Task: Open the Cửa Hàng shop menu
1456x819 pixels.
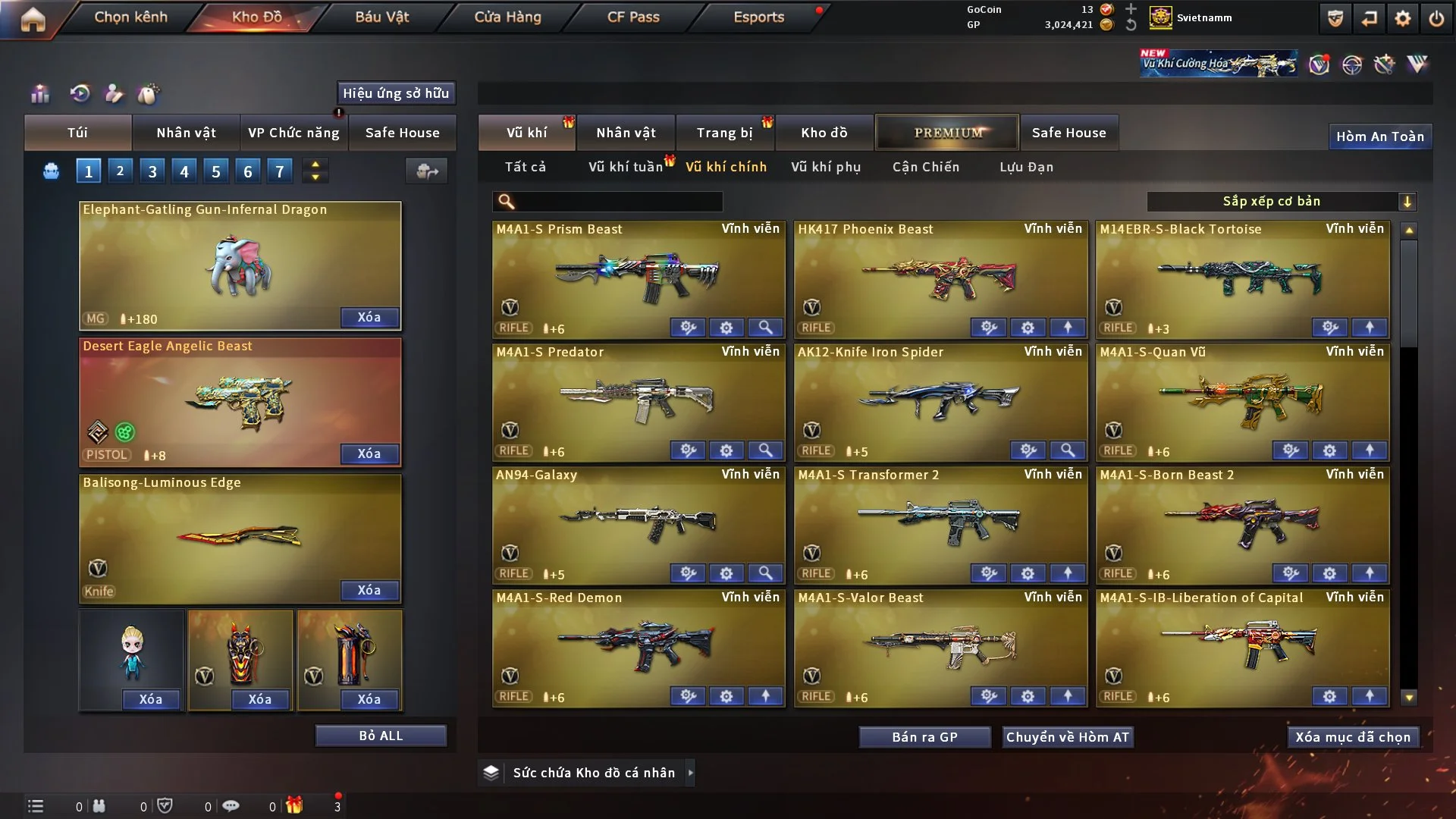Action: (x=507, y=17)
